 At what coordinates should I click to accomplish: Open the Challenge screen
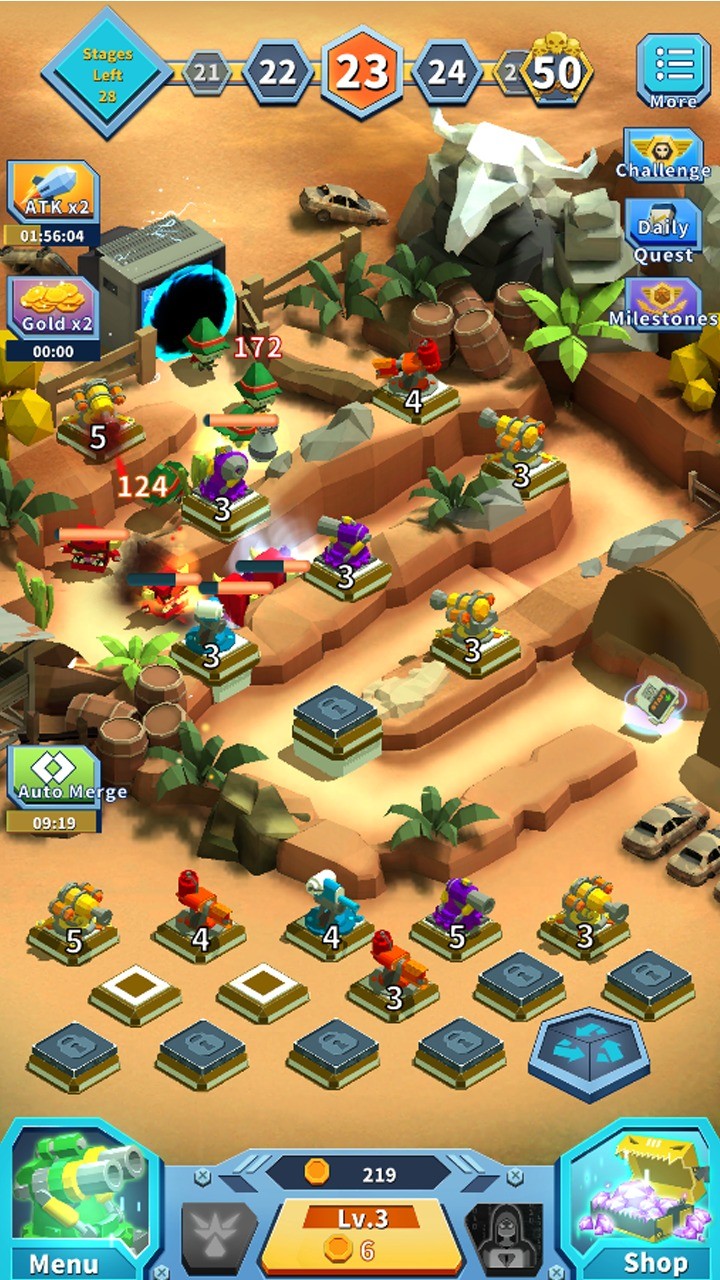click(x=663, y=155)
